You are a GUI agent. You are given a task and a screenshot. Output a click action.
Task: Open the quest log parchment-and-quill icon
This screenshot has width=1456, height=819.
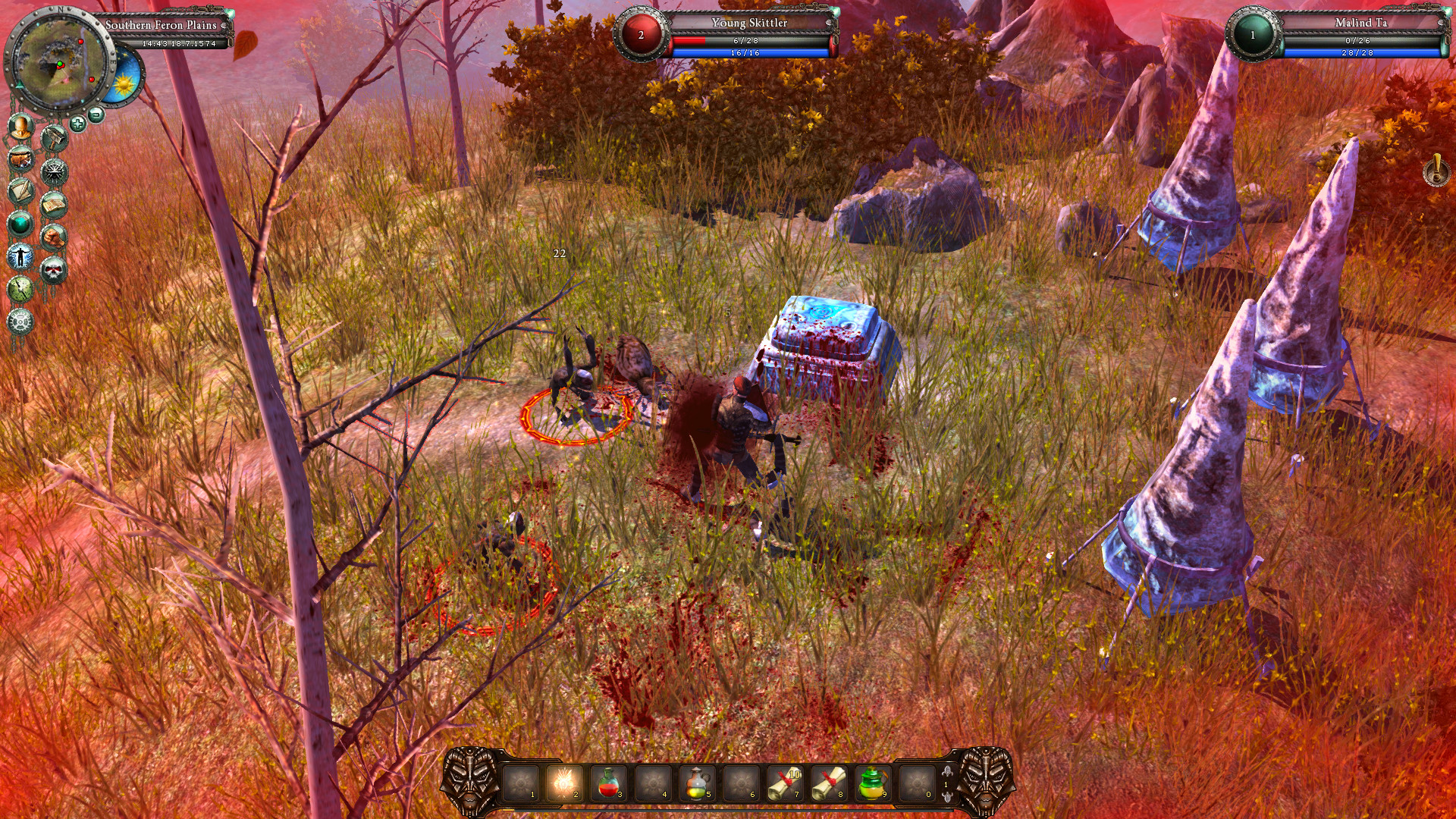(x=20, y=192)
